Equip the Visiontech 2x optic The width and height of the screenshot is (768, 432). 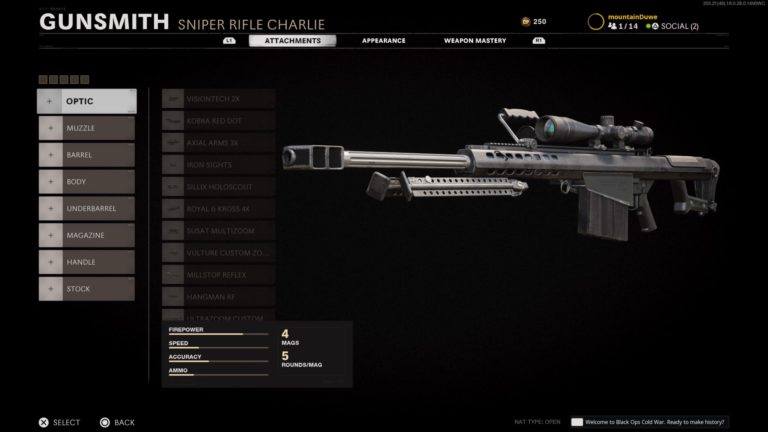(x=218, y=99)
